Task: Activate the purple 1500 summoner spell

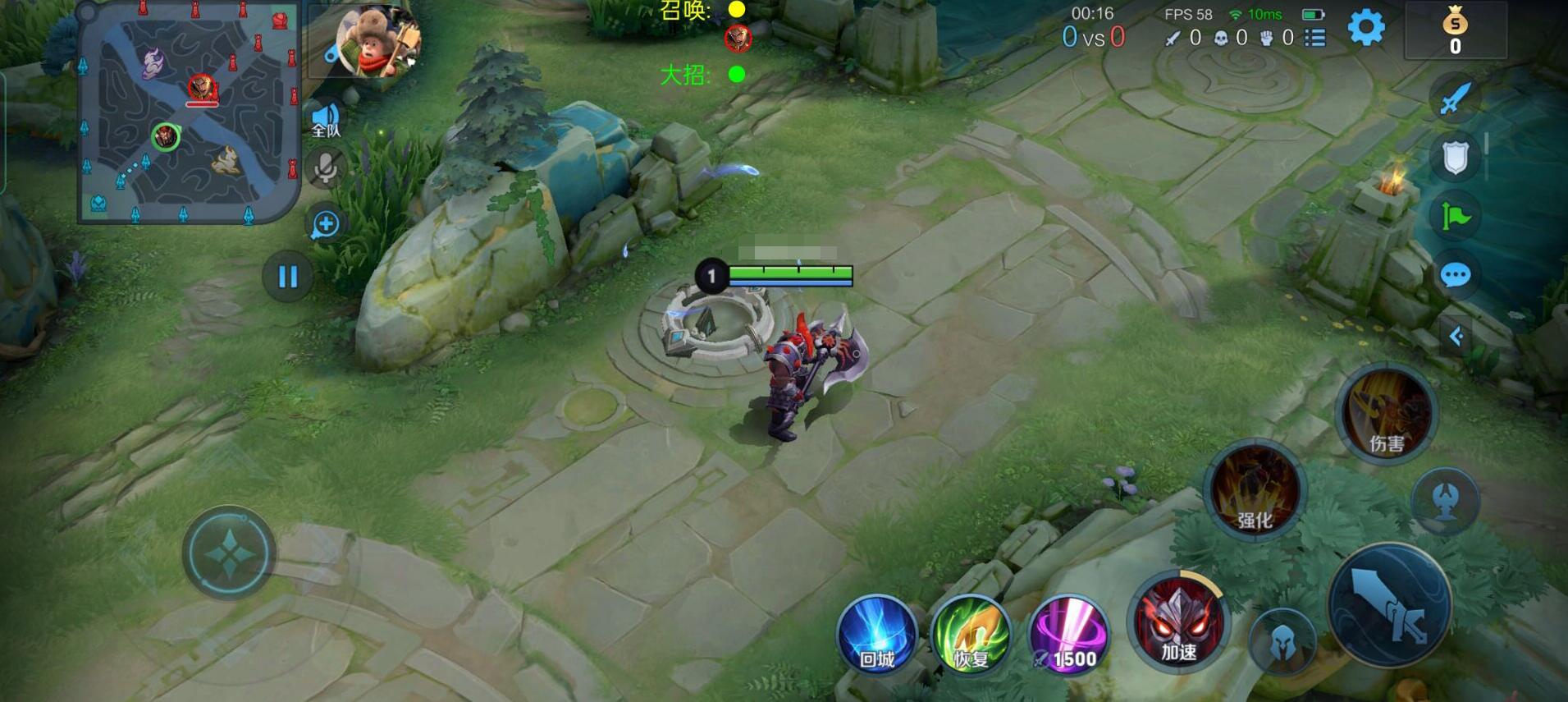Action: tap(1068, 635)
